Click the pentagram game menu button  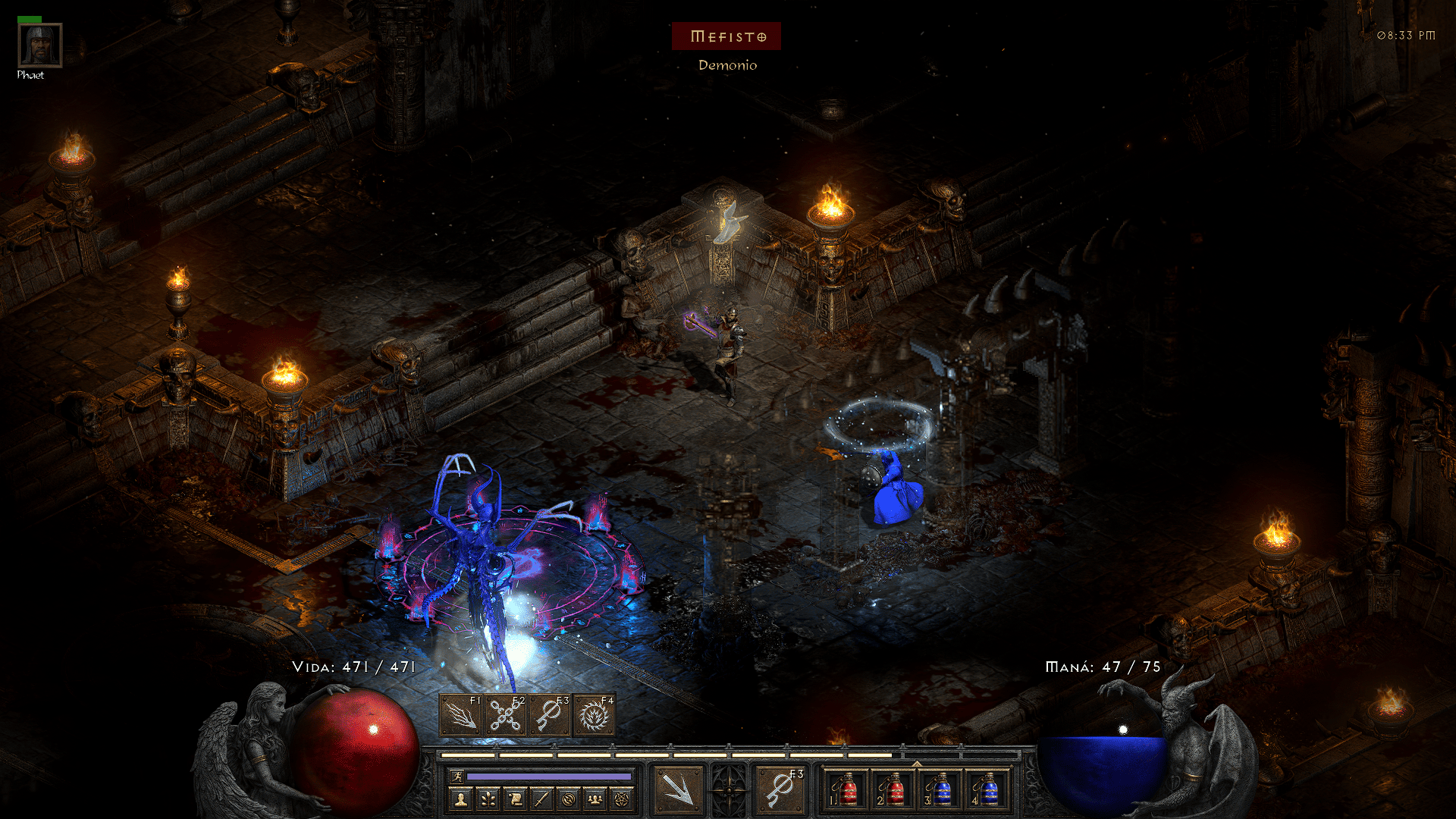(623, 799)
